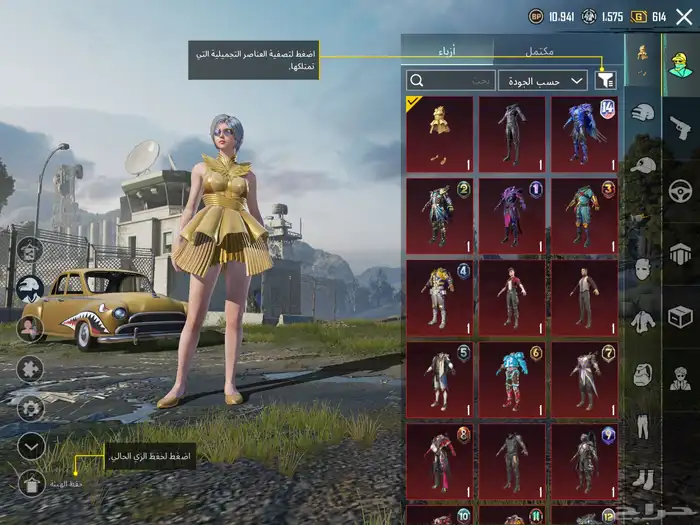This screenshot has height=525, width=700.
Task: Open the steering wheel vehicle category
Action: pyautogui.click(x=680, y=190)
